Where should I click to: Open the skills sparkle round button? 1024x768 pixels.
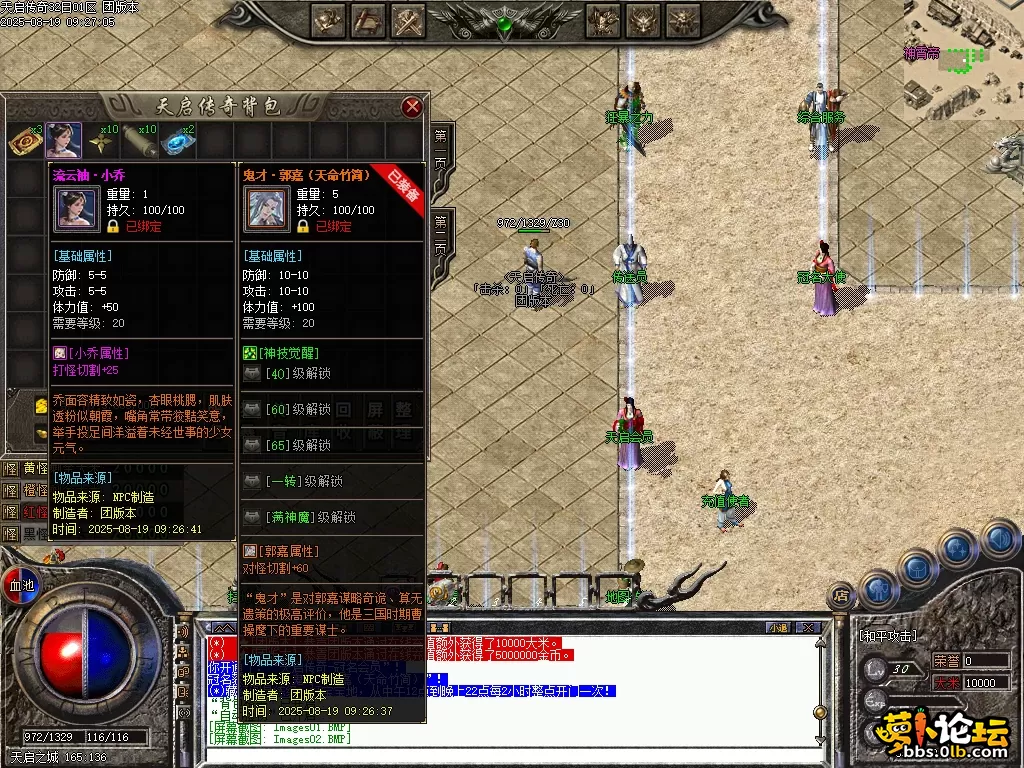point(958,547)
